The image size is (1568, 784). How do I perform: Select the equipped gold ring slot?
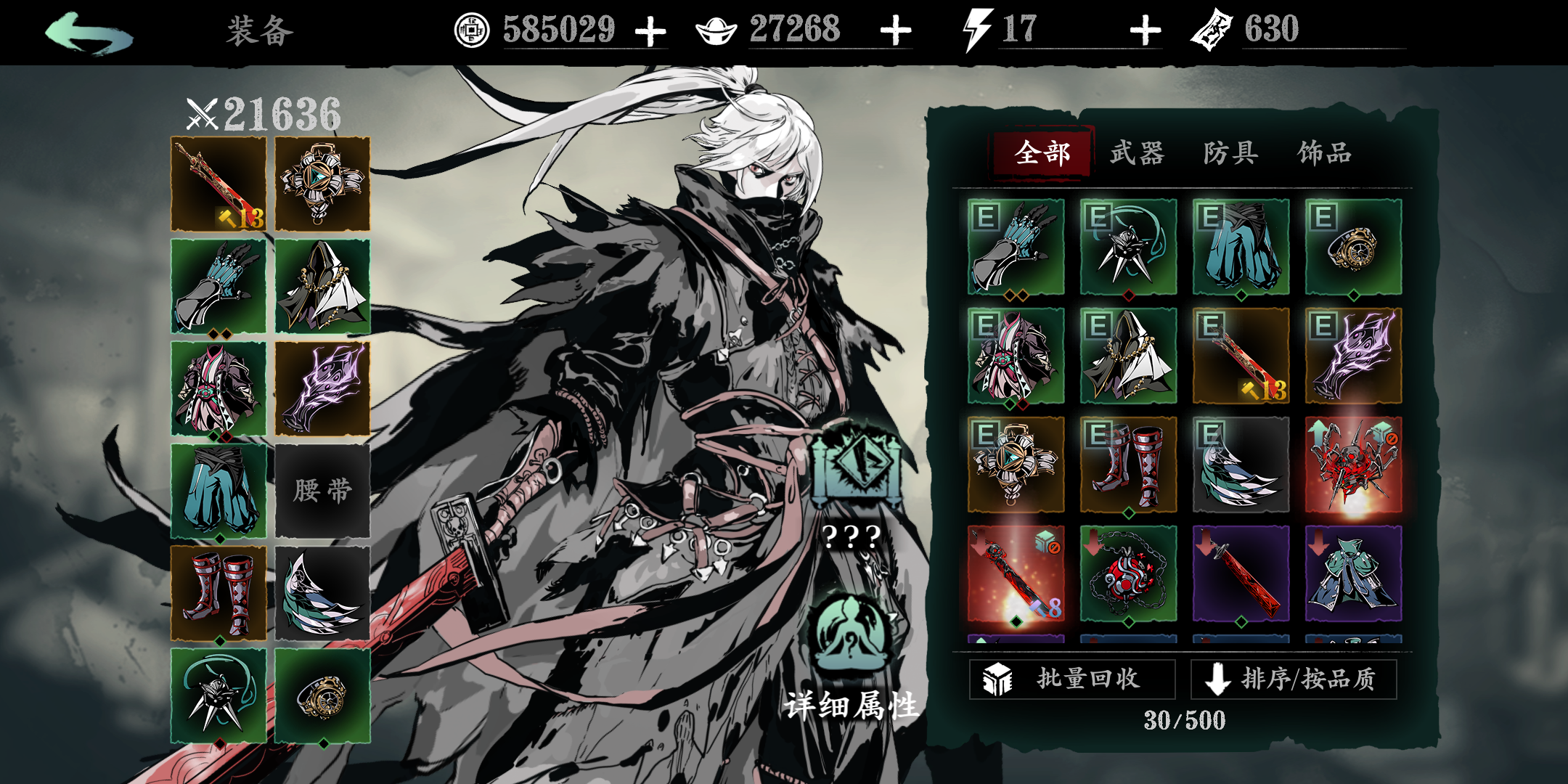pyautogui.click(x=322, y=696)
